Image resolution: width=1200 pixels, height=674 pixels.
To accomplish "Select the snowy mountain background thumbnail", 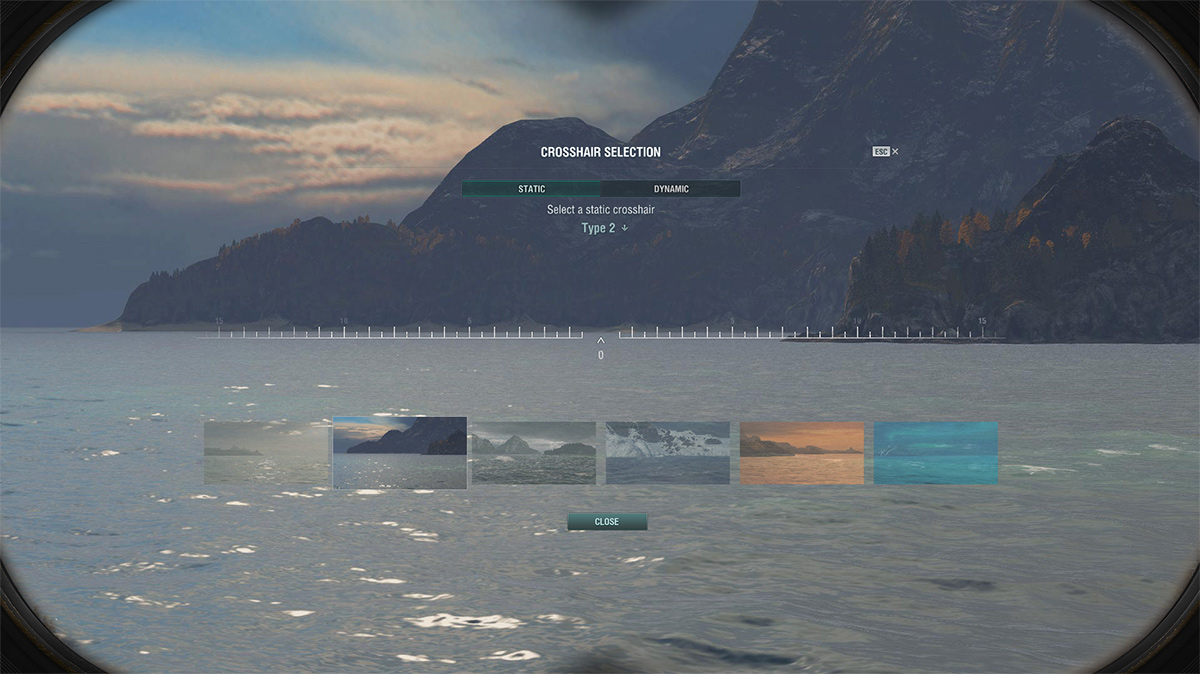I will [668, 453].
